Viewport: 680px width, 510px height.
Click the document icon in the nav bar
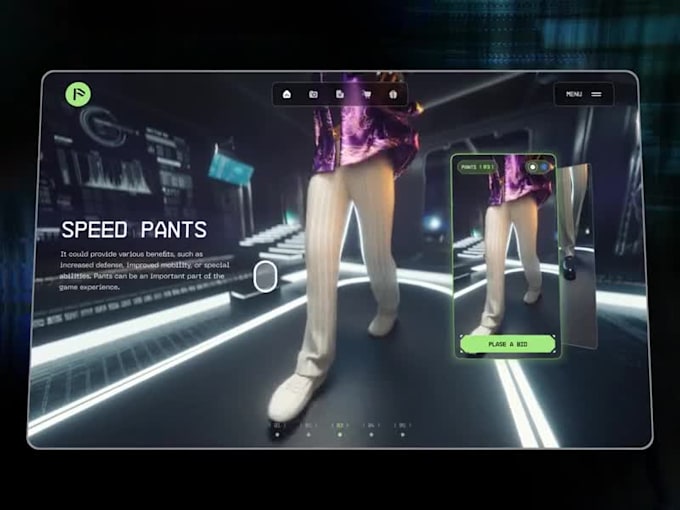[x=340, y=95]
